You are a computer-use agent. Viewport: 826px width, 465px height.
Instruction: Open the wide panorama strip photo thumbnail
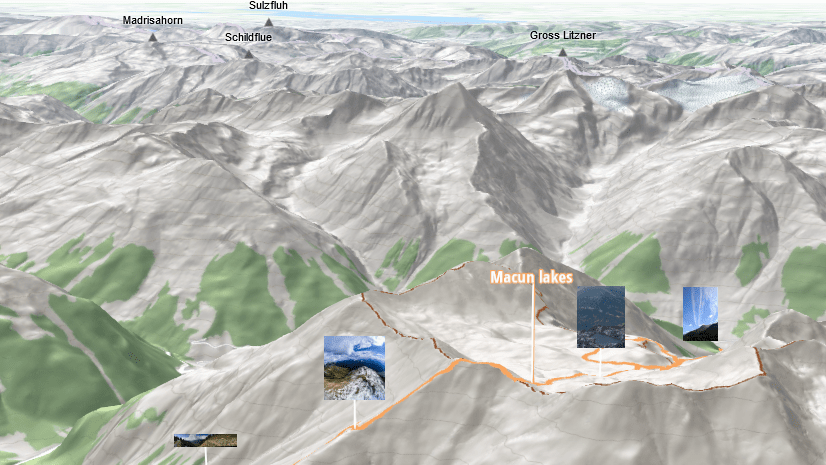[205, 440]
